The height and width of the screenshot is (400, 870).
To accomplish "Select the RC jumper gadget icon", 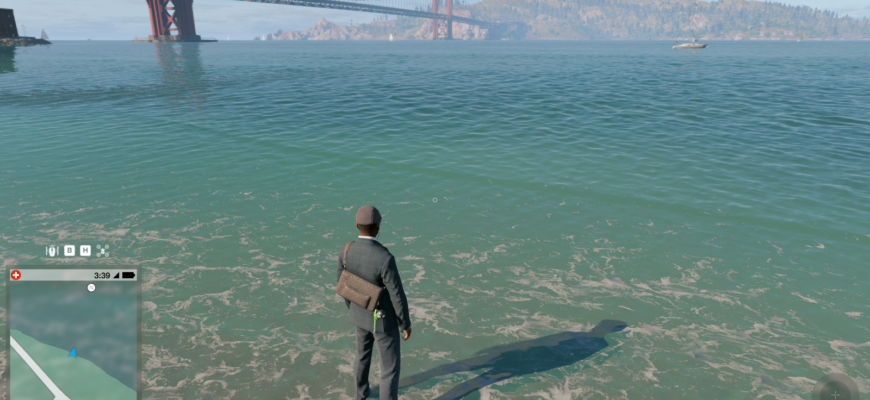I will coord(52,251).
